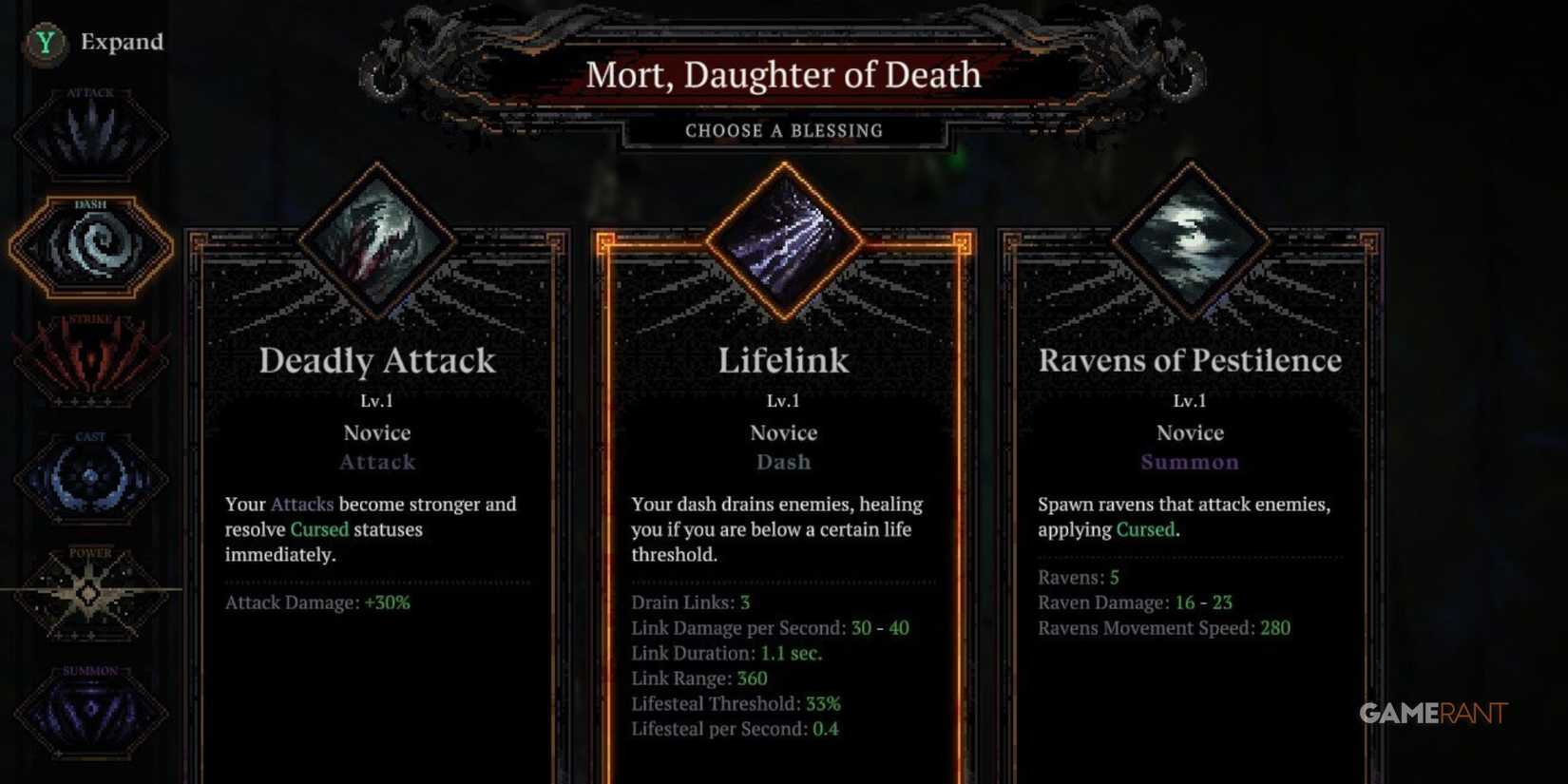Click the Choose A Blessing header

click(784, 130)
